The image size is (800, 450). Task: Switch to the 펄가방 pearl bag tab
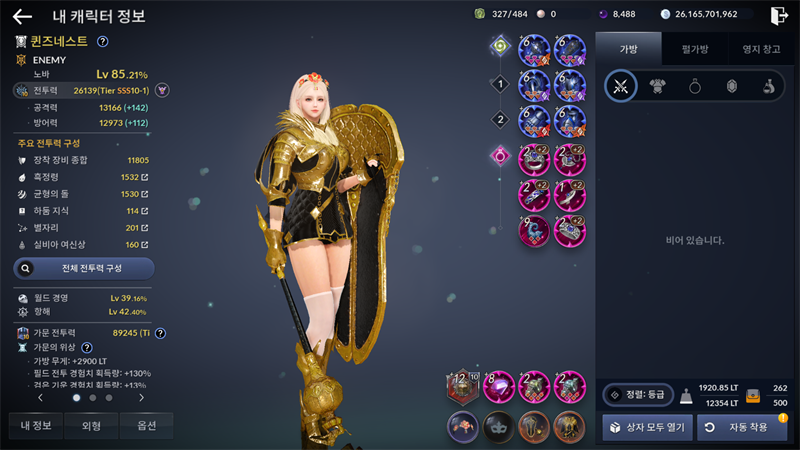click(x=694, y=48)
